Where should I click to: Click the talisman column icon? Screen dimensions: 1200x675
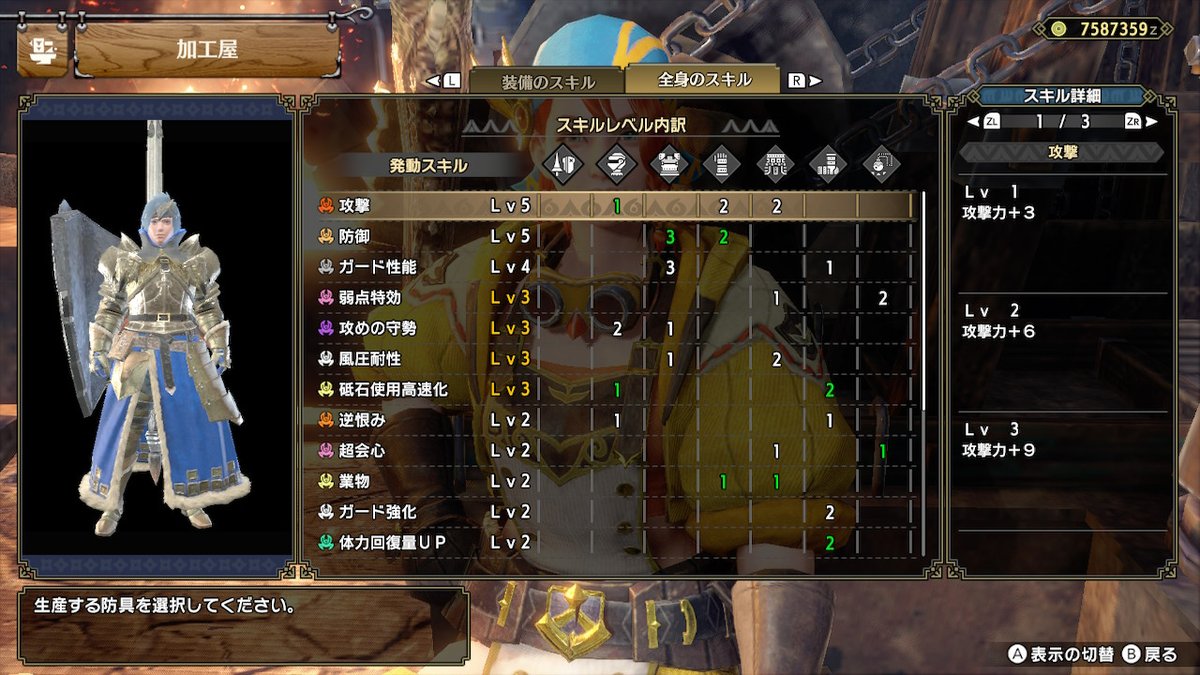point(880,164)
